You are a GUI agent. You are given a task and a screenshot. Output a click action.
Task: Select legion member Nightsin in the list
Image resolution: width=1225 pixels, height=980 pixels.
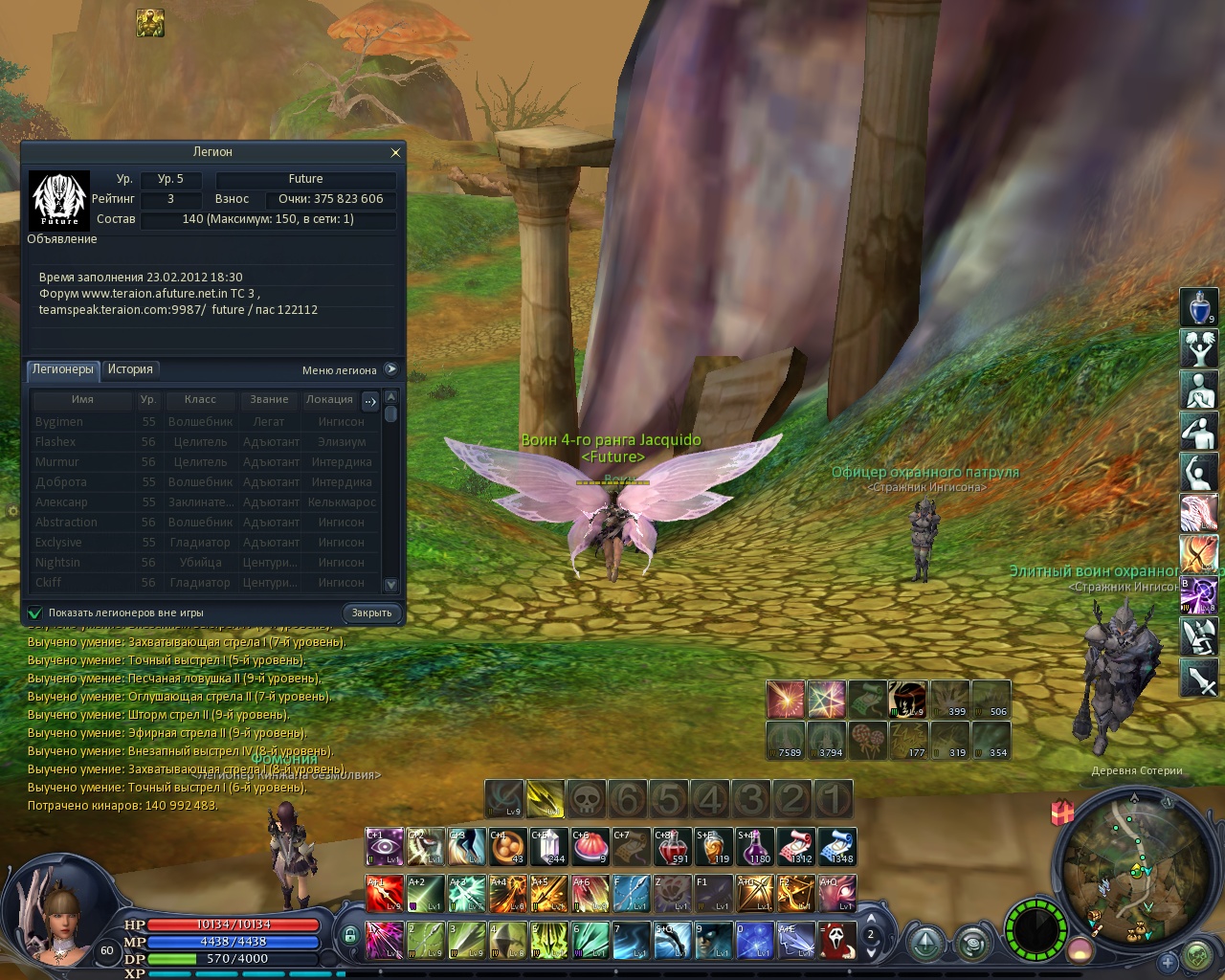click(x=57, y=563)
